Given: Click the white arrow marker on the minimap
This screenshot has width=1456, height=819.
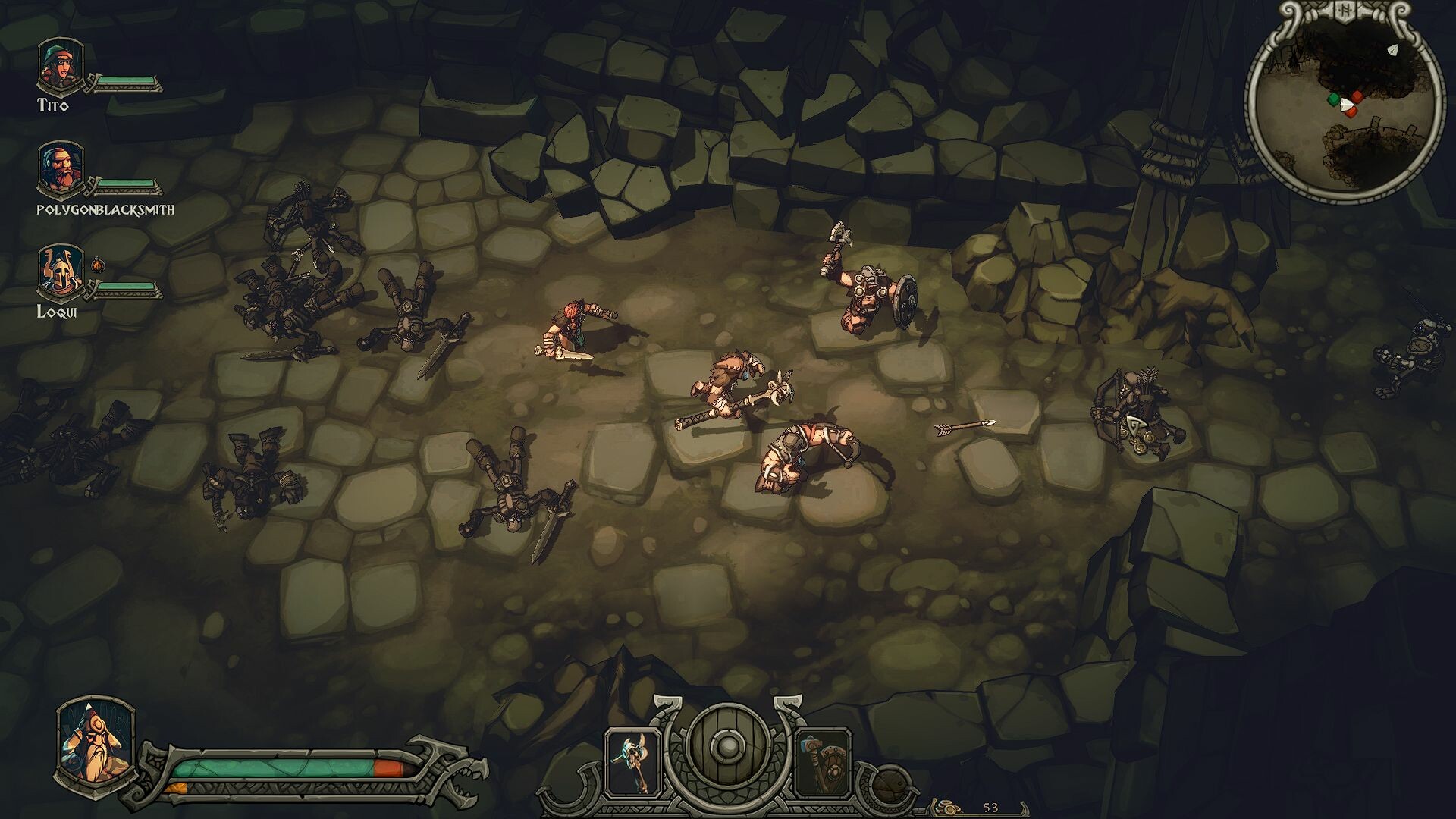Looking at the screenshot, I should [x=1392, y=50].
